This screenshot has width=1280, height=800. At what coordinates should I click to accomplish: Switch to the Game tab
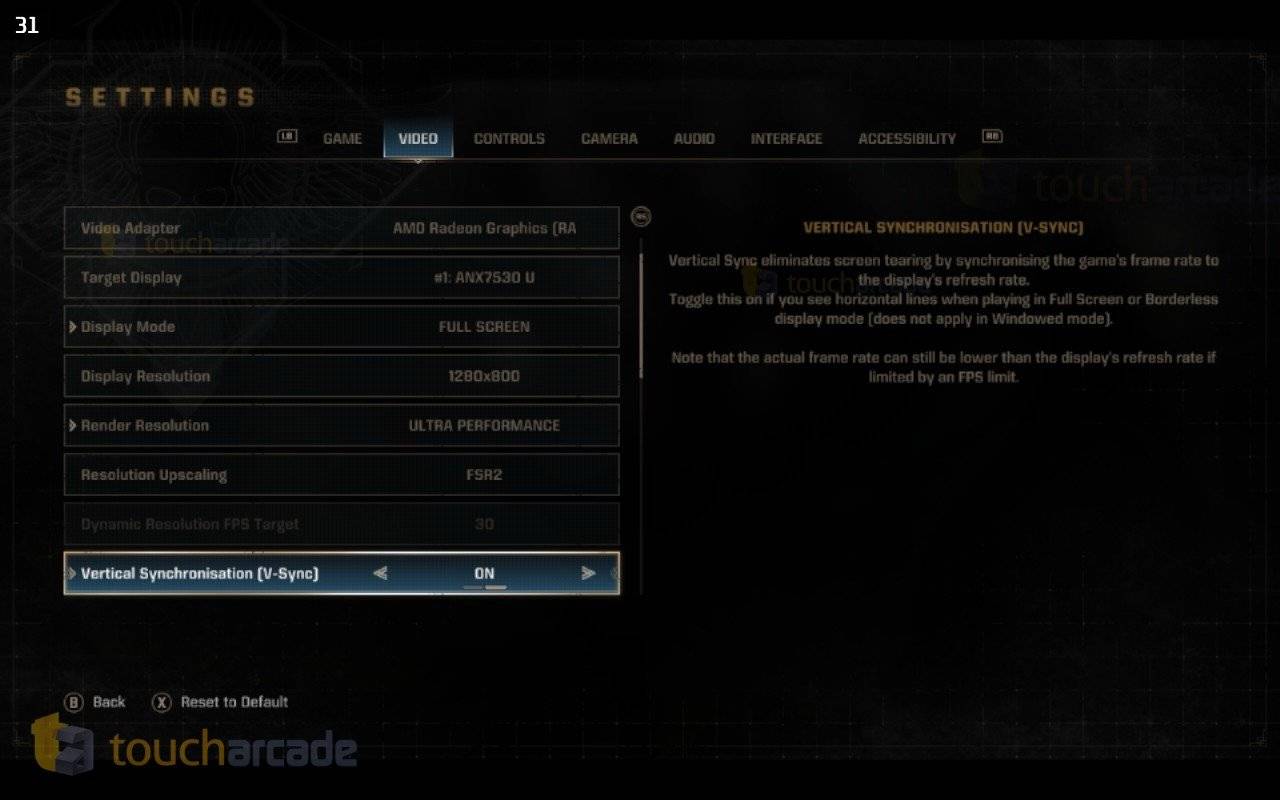click(342, 139)
